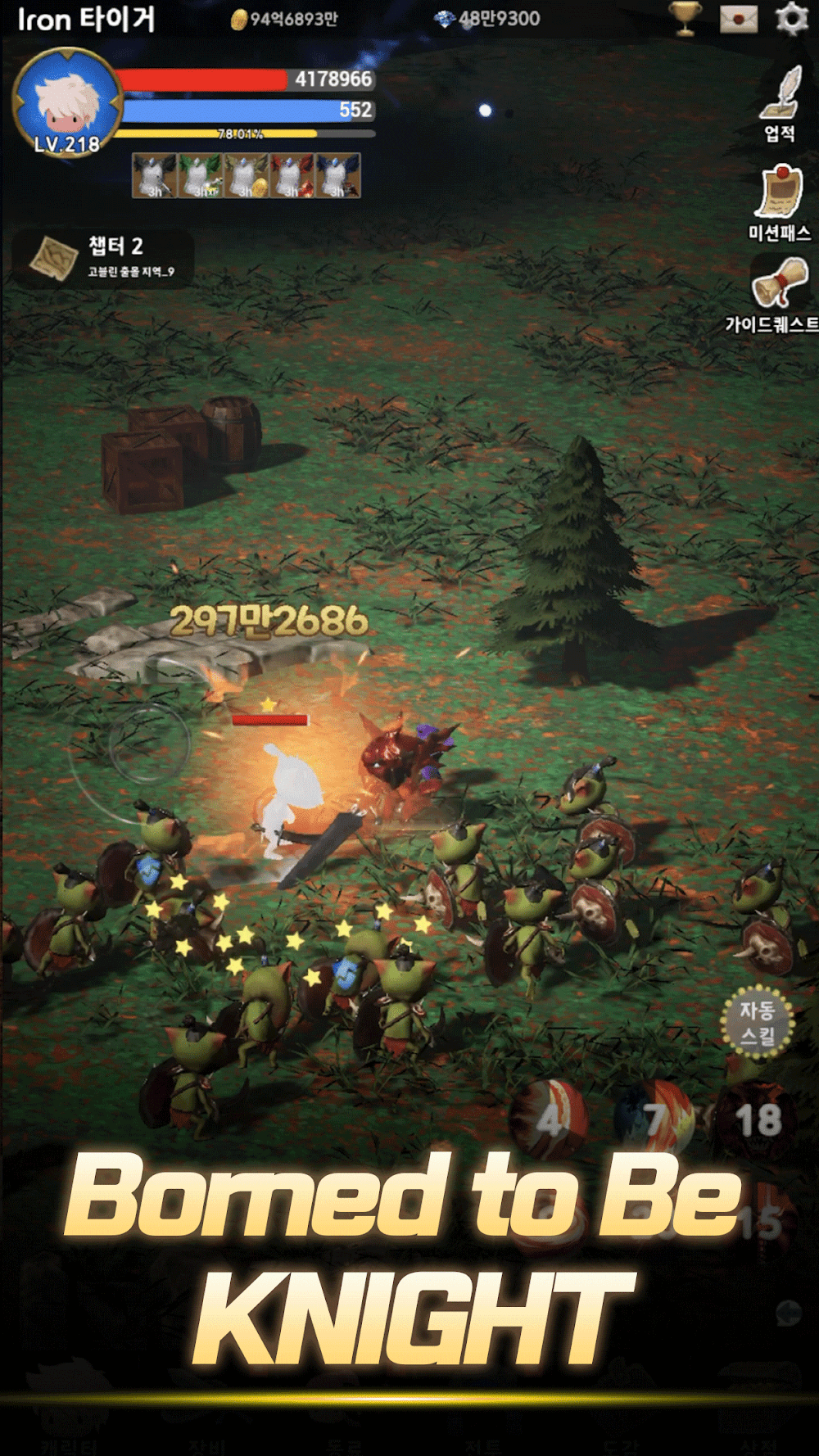The height and width of the screenshot is (1456, 819).
Task: Select the blue-winged armor buff icon
Action: tap(337, 175)
